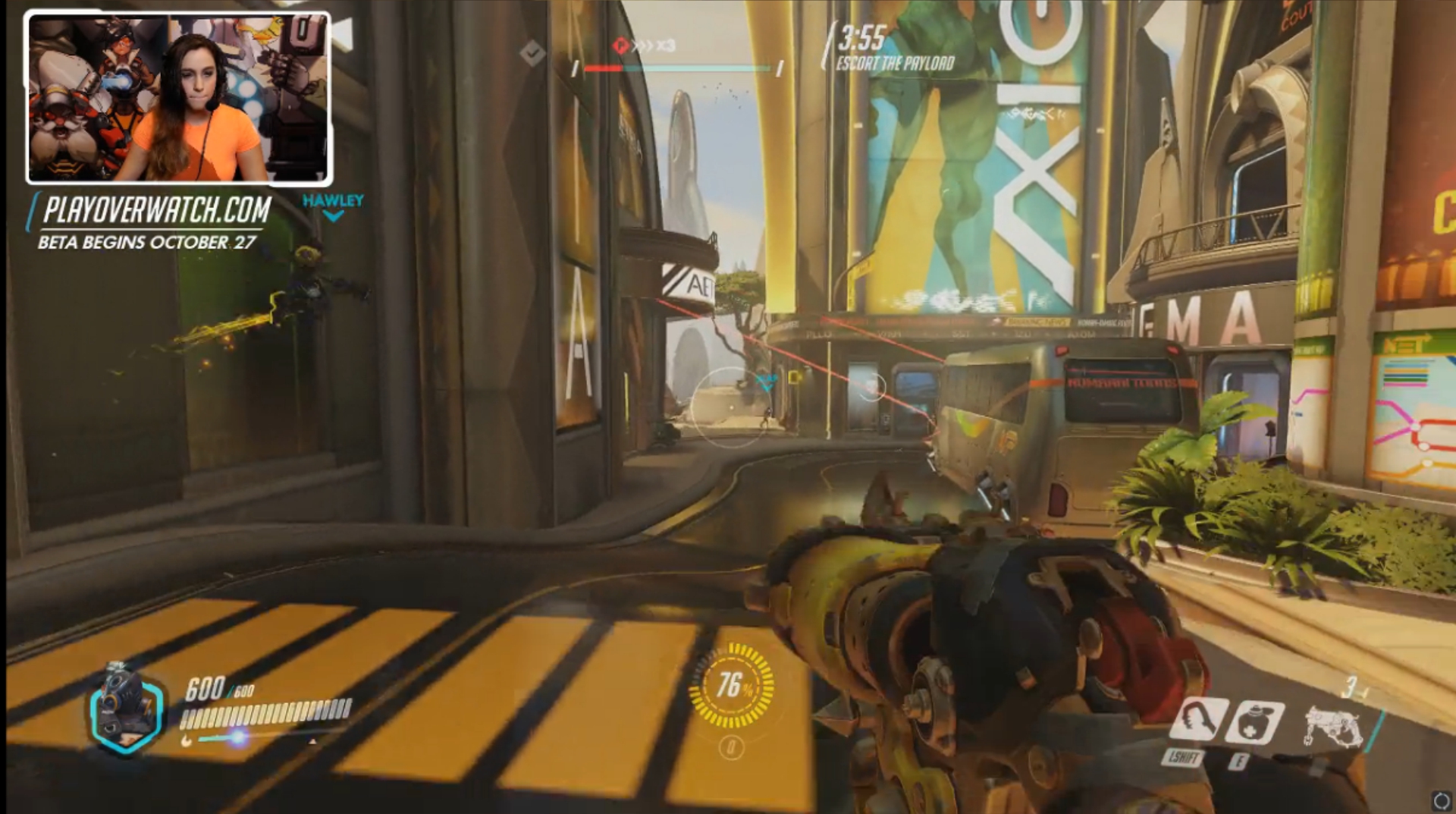Use the Take a Breather flask ability
The height and width of the screenshot is (814, 1456).
[1256, 723]
